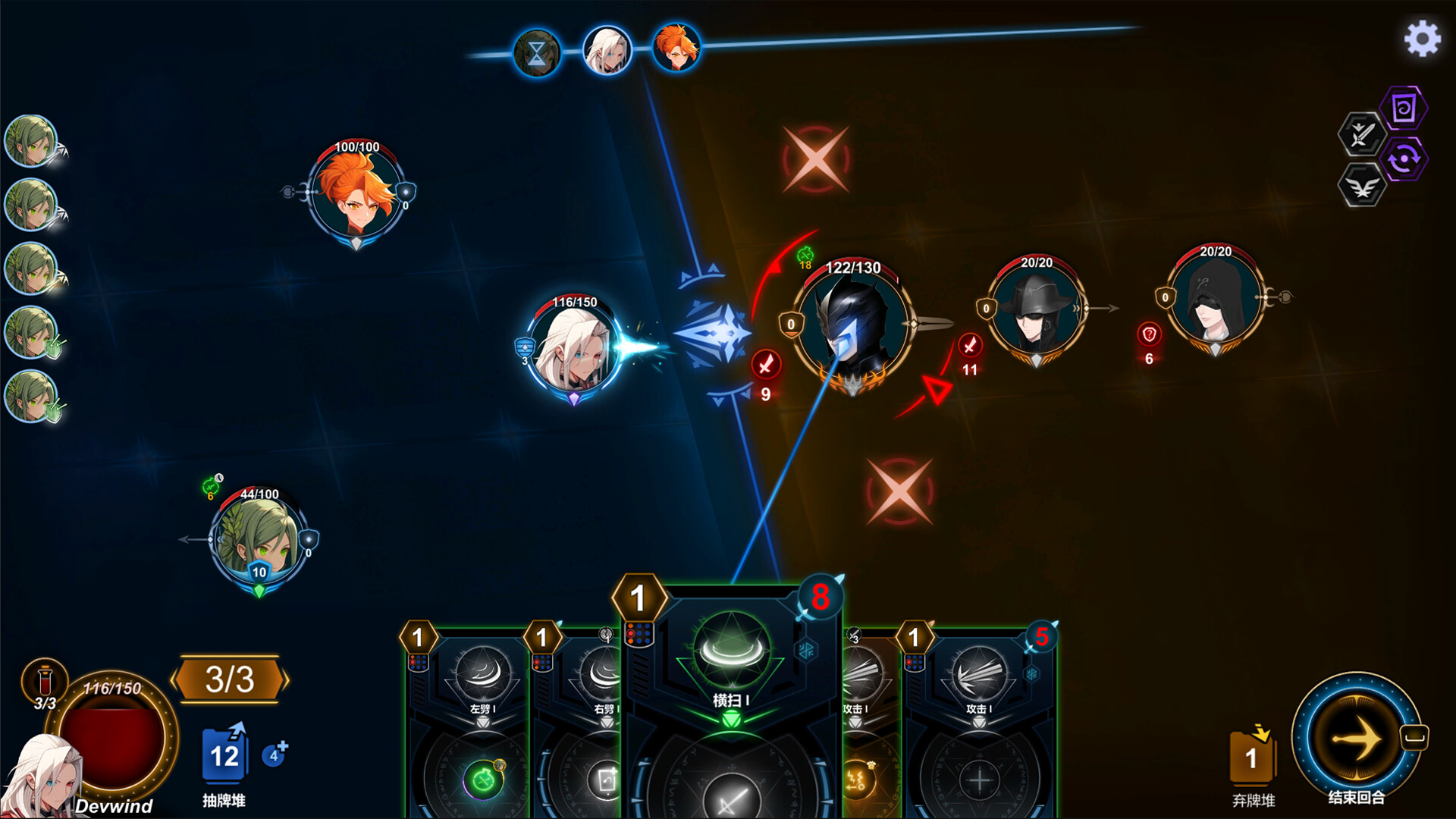
Task: End the turn with 结束回合
Action: [x=1356, y=738]
